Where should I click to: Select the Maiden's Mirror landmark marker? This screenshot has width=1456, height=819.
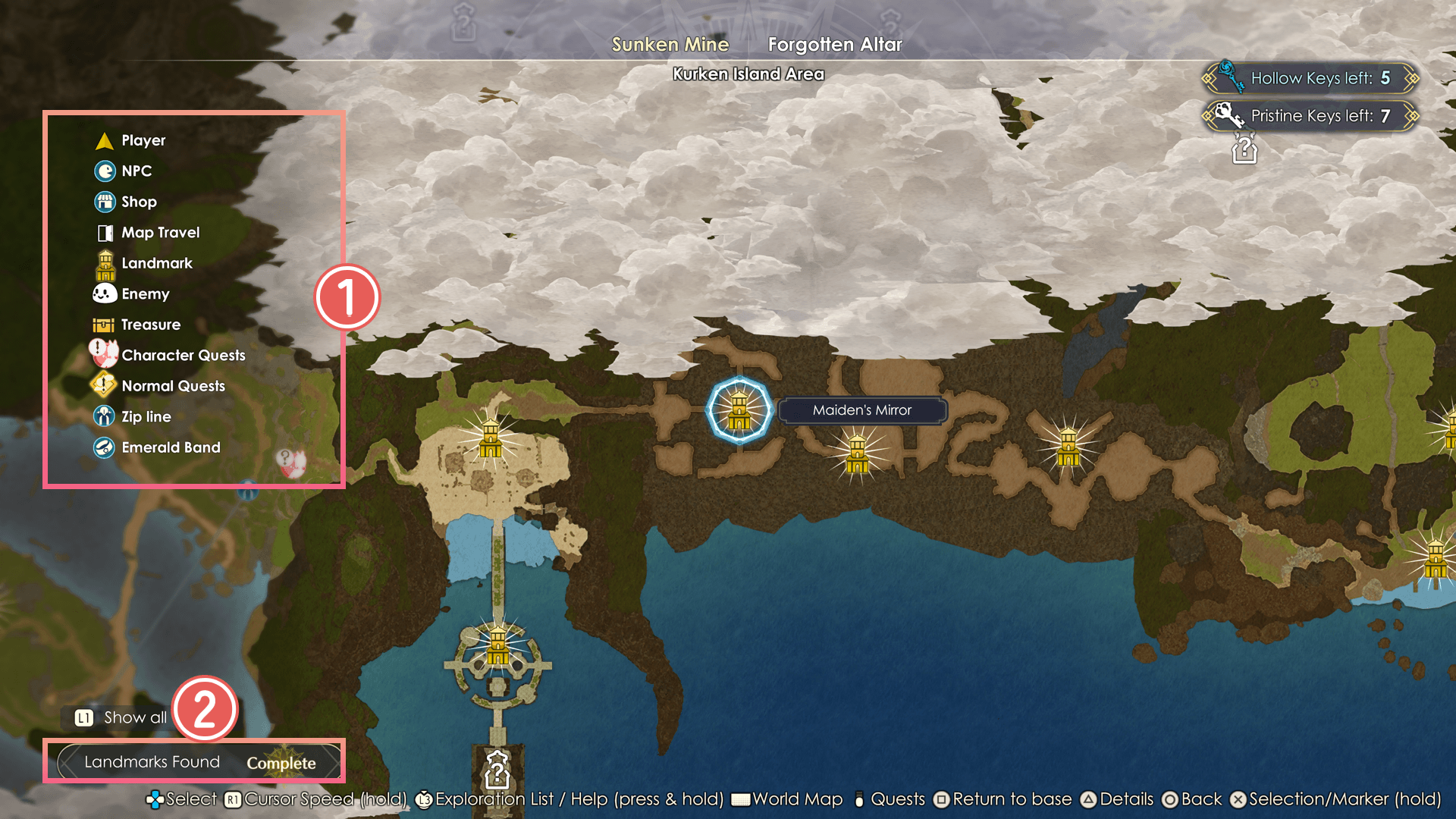tap(739, 410)
